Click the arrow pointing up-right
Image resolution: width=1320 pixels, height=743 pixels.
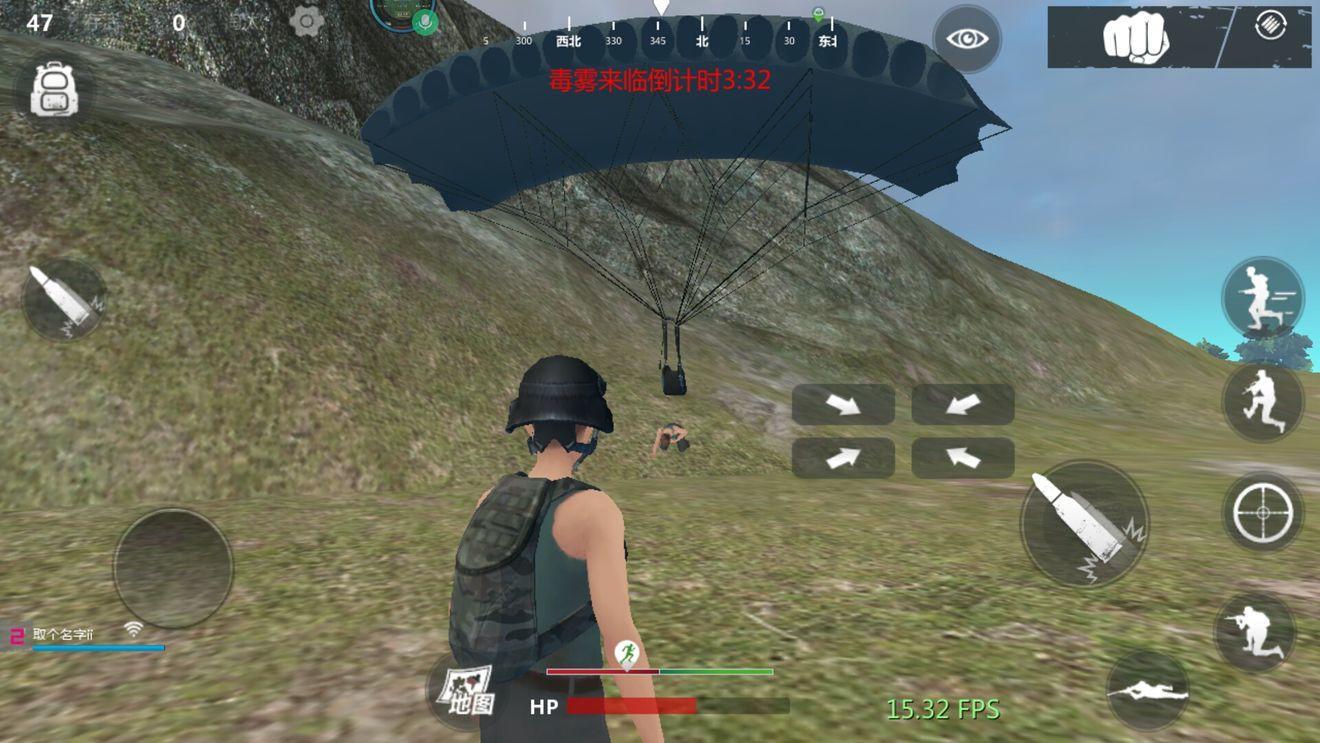point(843,458)
